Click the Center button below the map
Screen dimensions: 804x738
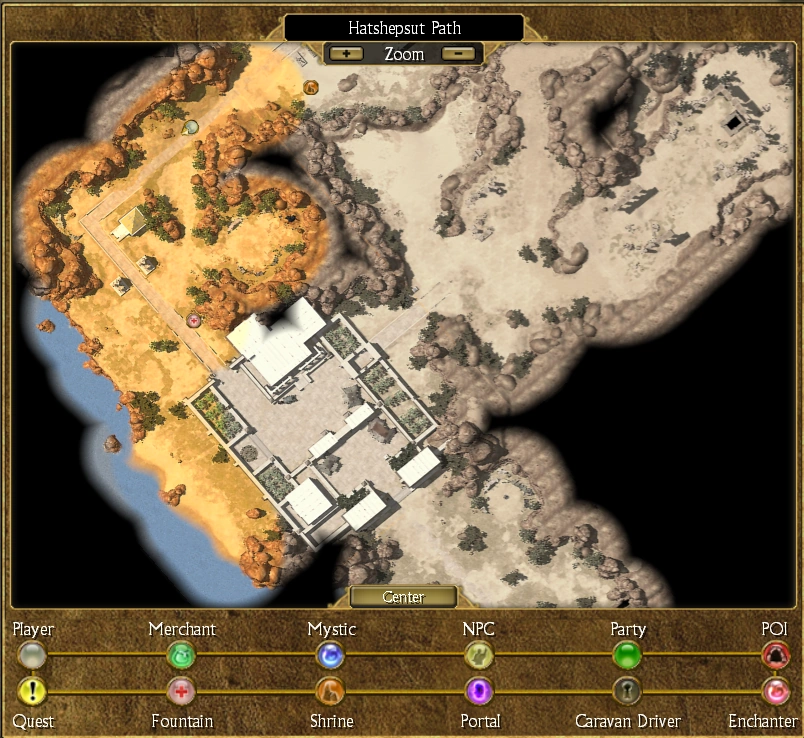tap(403, 597)
